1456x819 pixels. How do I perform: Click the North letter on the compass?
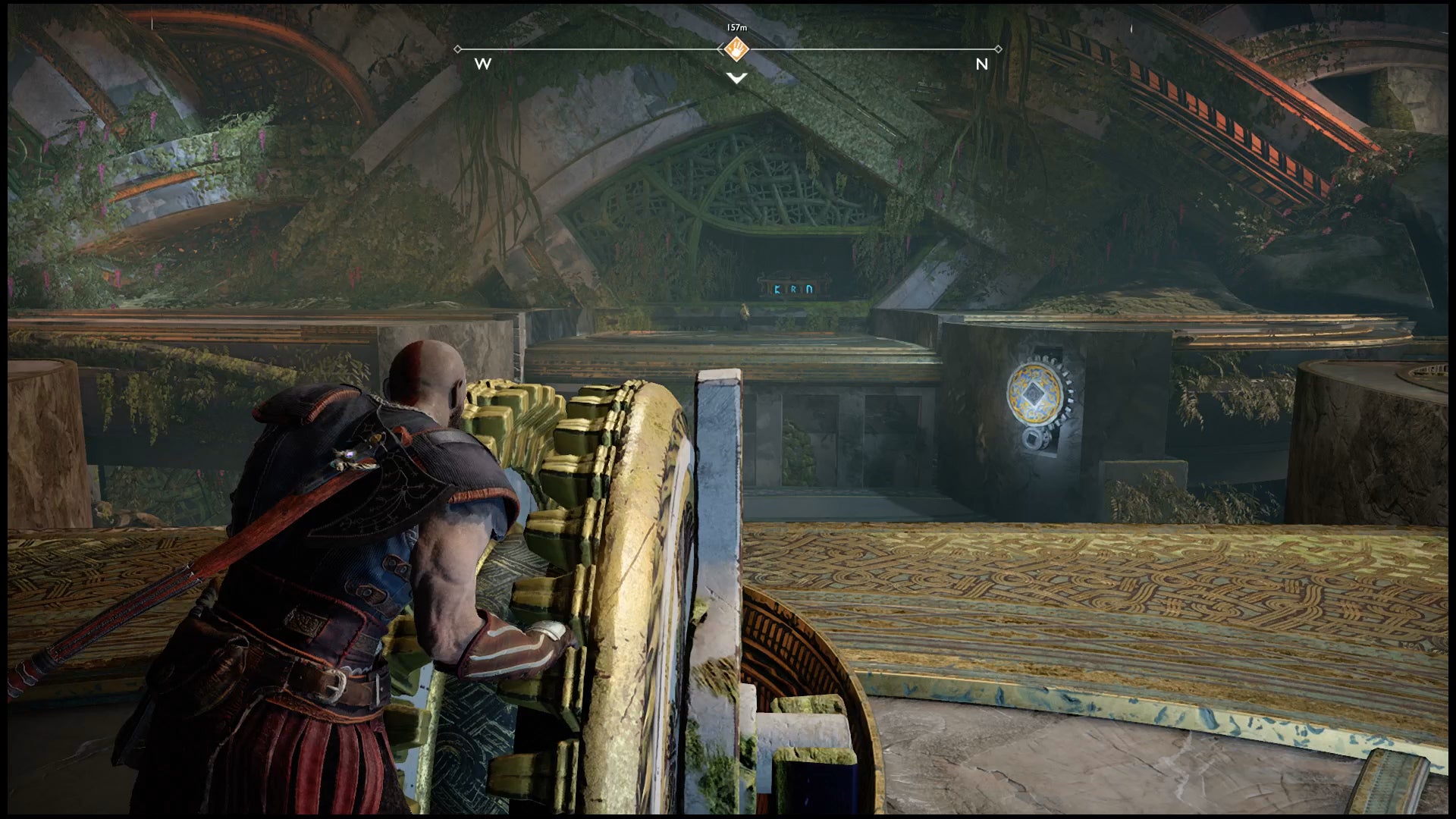click(x=981, y=64)
